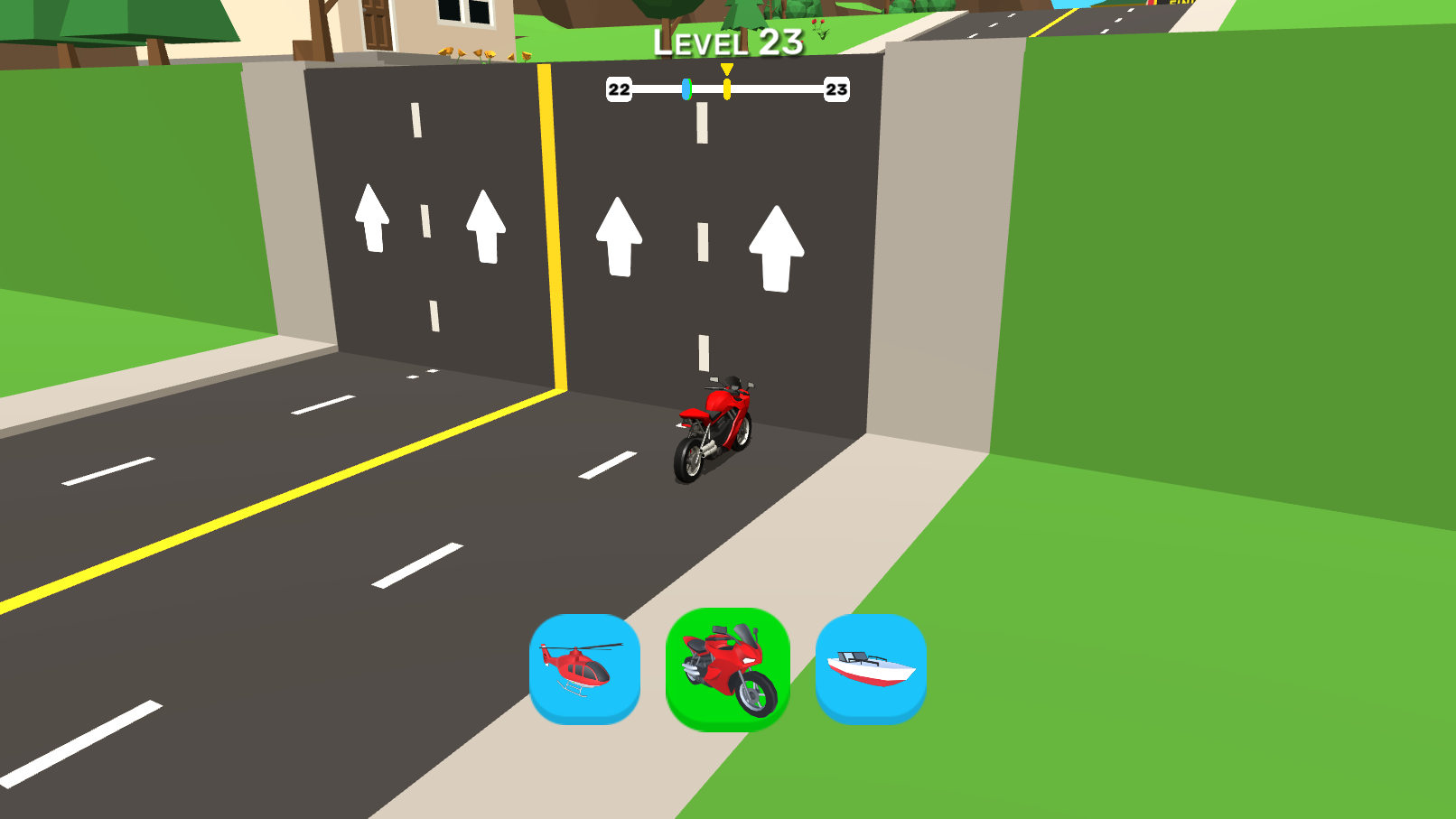
Task: Tap the blue player marker on the progress bar
Action: pyautogui.click(x=687, y=89)
